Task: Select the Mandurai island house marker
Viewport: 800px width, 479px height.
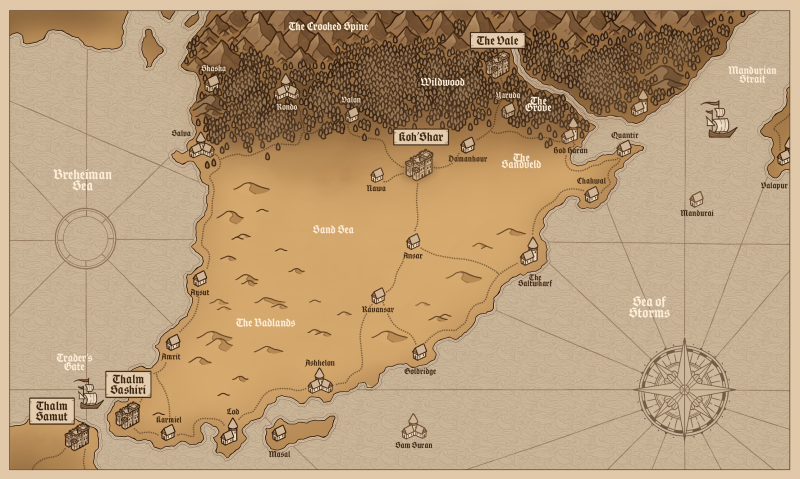Action: tap(696, 199)
